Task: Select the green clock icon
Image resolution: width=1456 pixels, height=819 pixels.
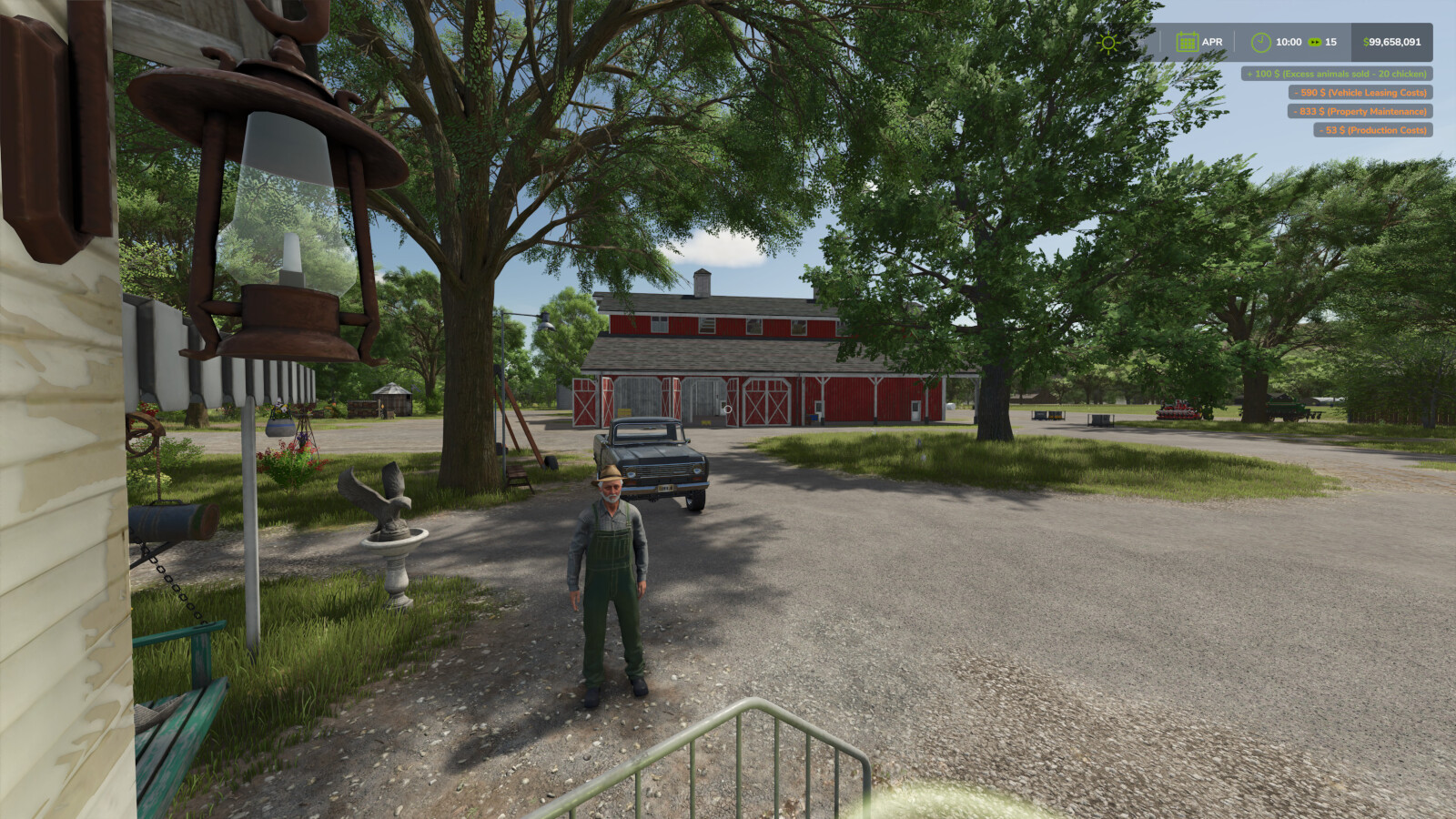Action: [1260, 42]
